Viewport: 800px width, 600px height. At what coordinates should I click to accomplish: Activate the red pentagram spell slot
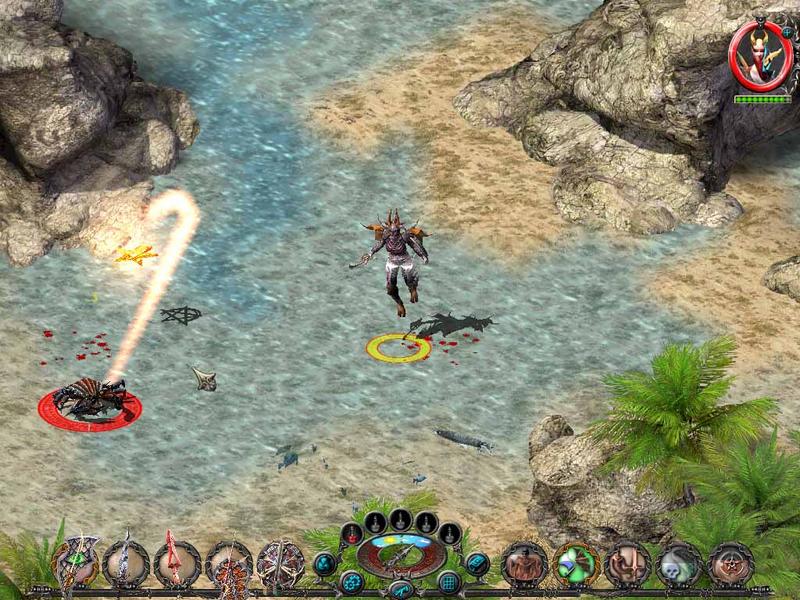[x=731, y=564]
